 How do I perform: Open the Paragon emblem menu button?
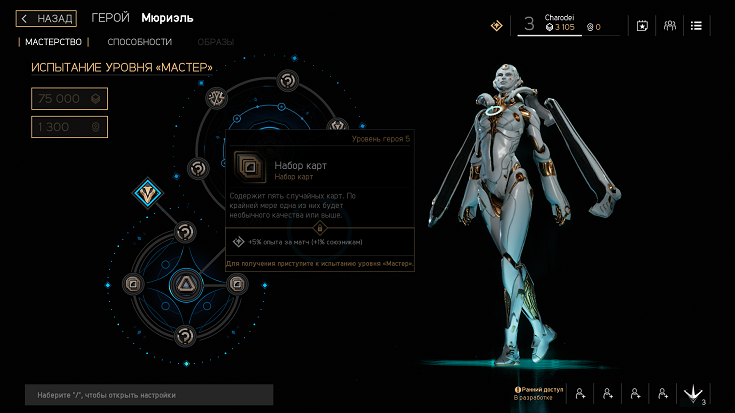(692, 394)
